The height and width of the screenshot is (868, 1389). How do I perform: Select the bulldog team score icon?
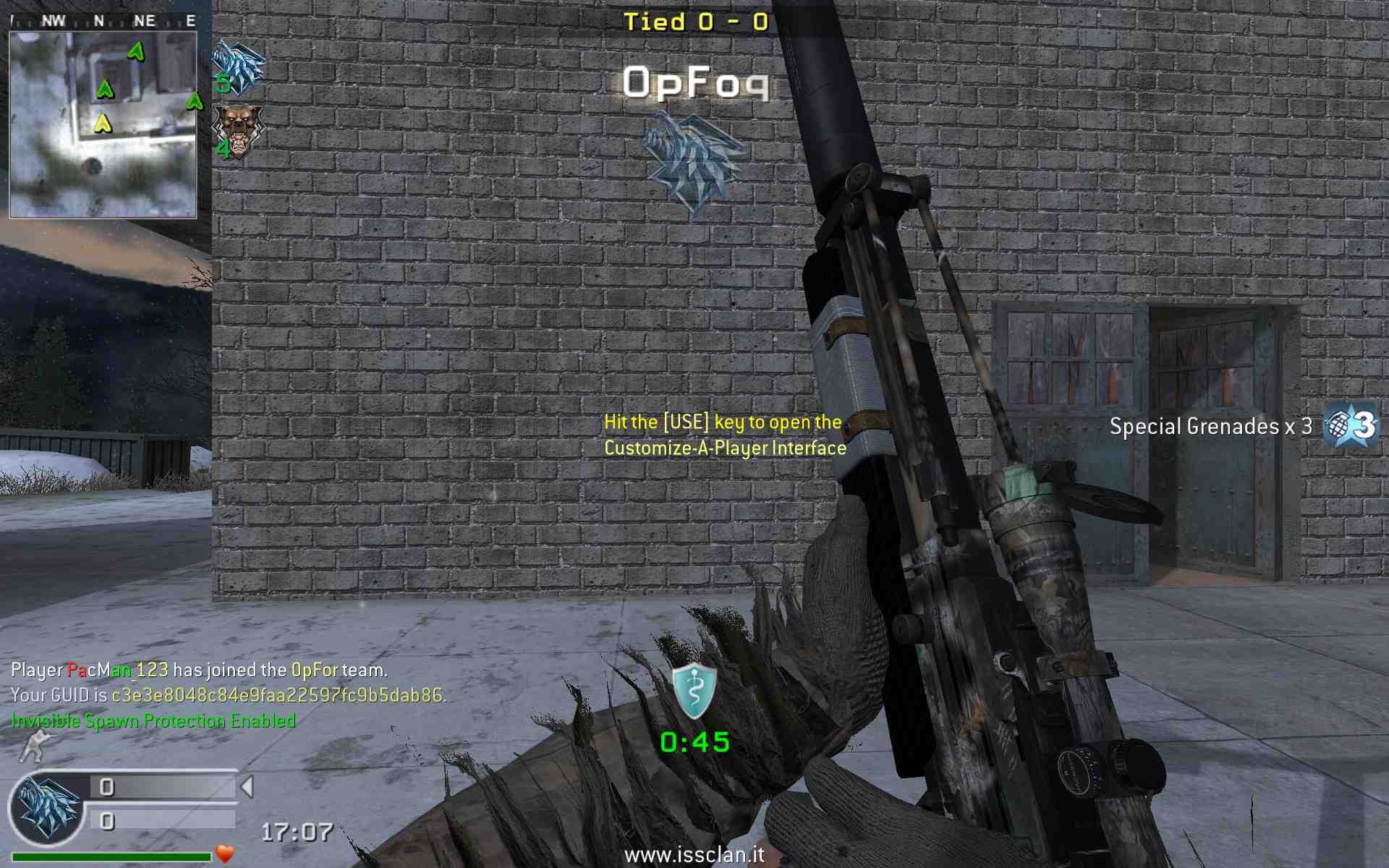pos(239,130)
